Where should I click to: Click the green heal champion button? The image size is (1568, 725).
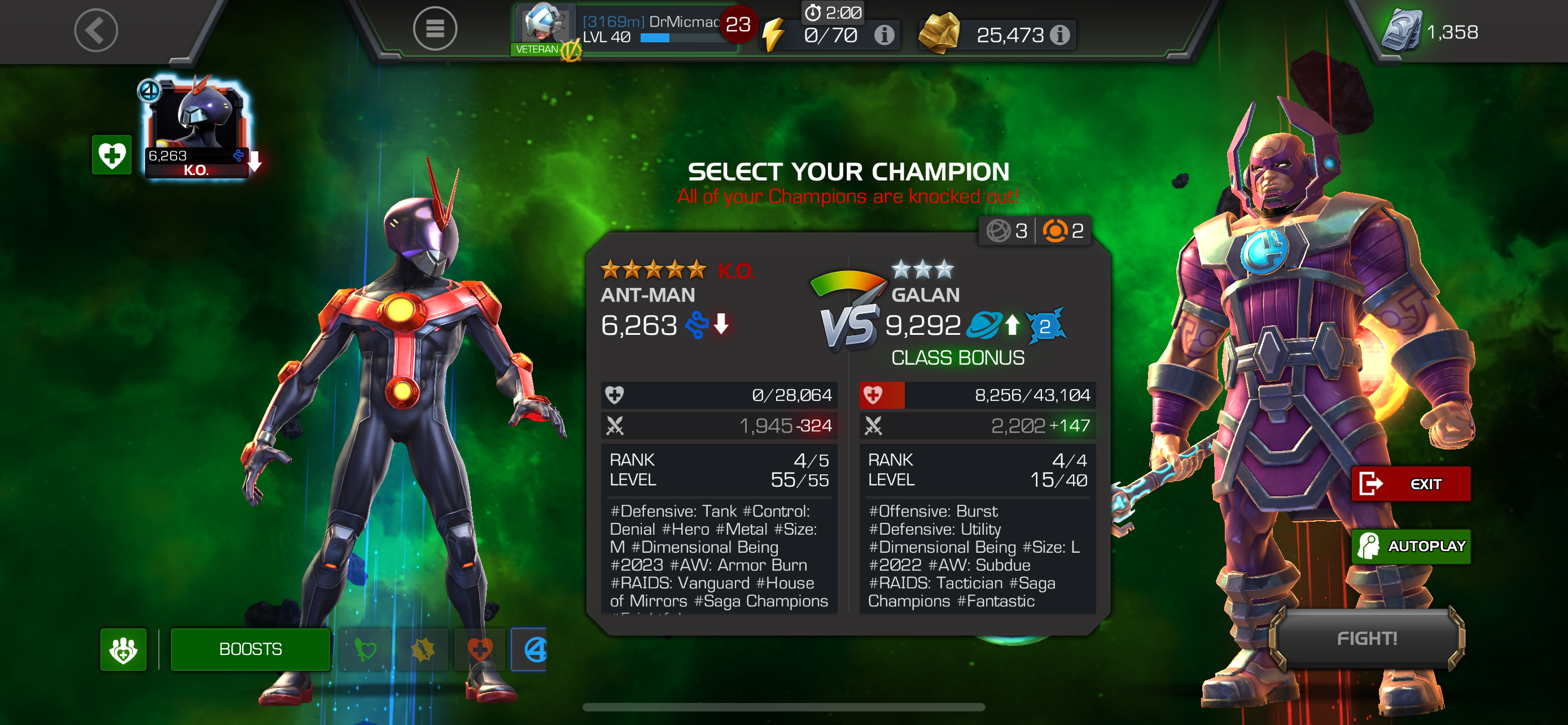pyautogui.click(x=111, y=155)
